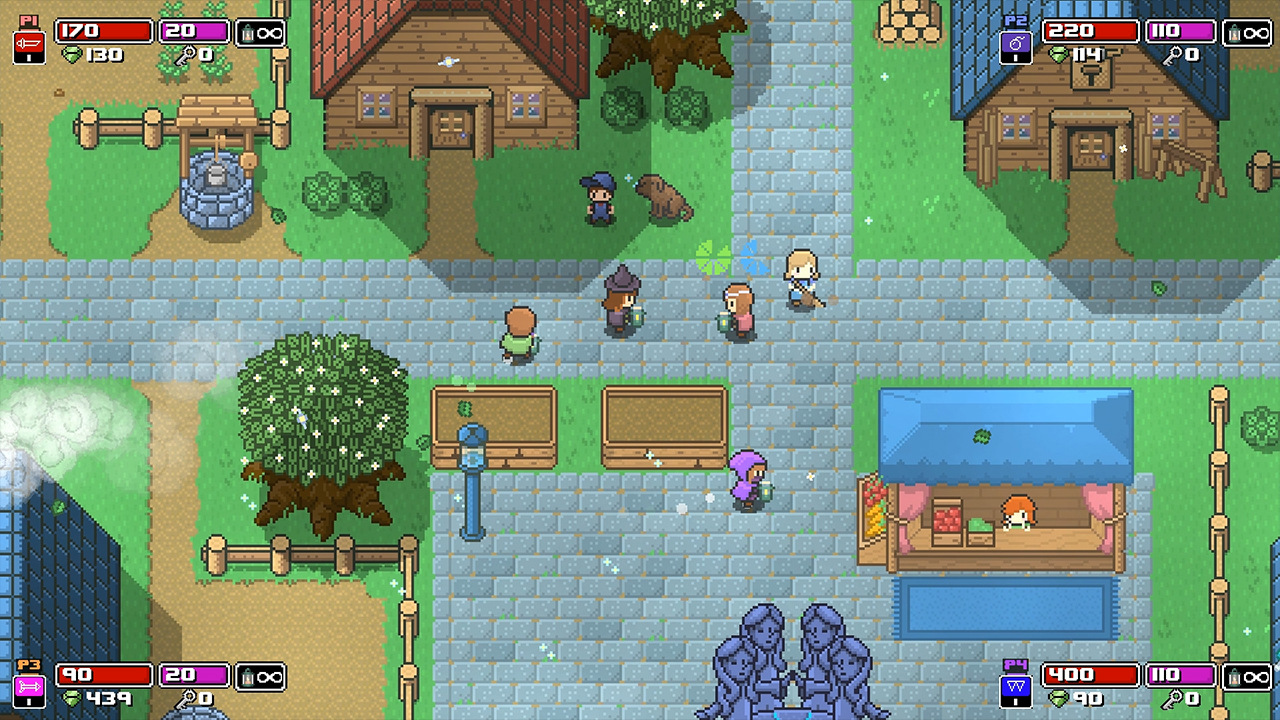Click Player 4's lantern icon
This screenshot has width=1280, height=720.
pos(1238,675)
